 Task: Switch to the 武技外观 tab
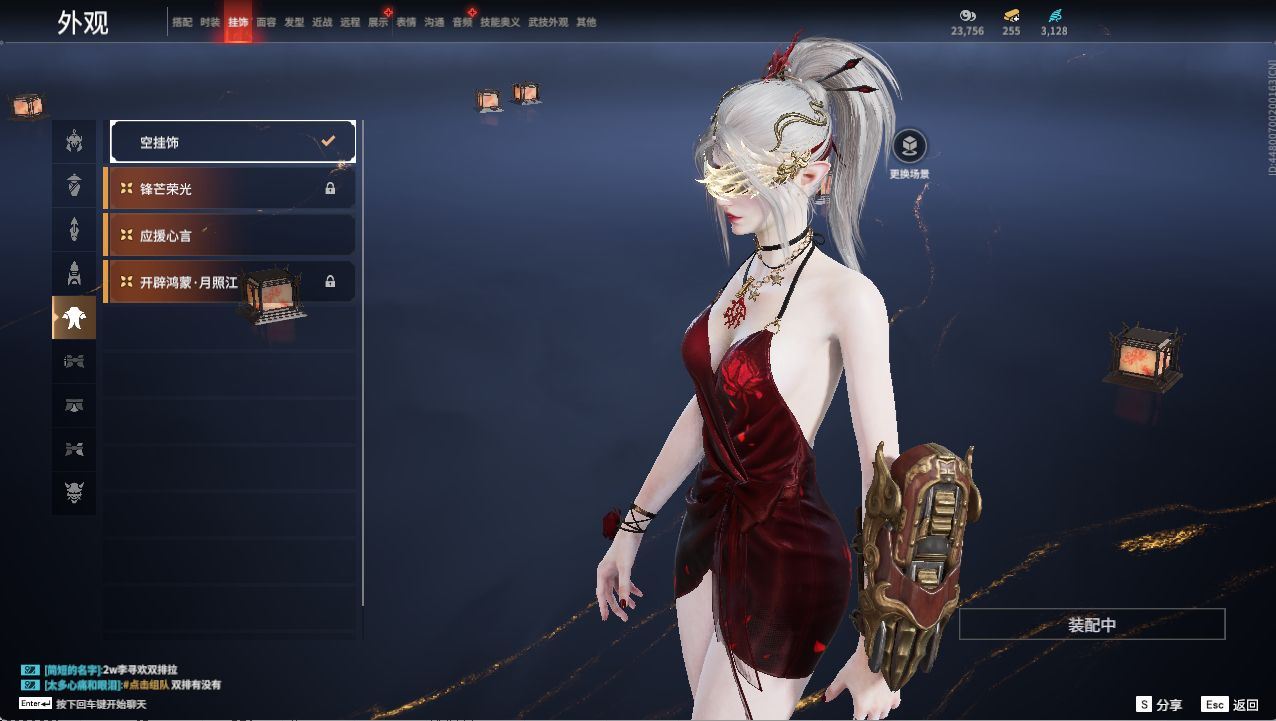click(x=548, y=22)
